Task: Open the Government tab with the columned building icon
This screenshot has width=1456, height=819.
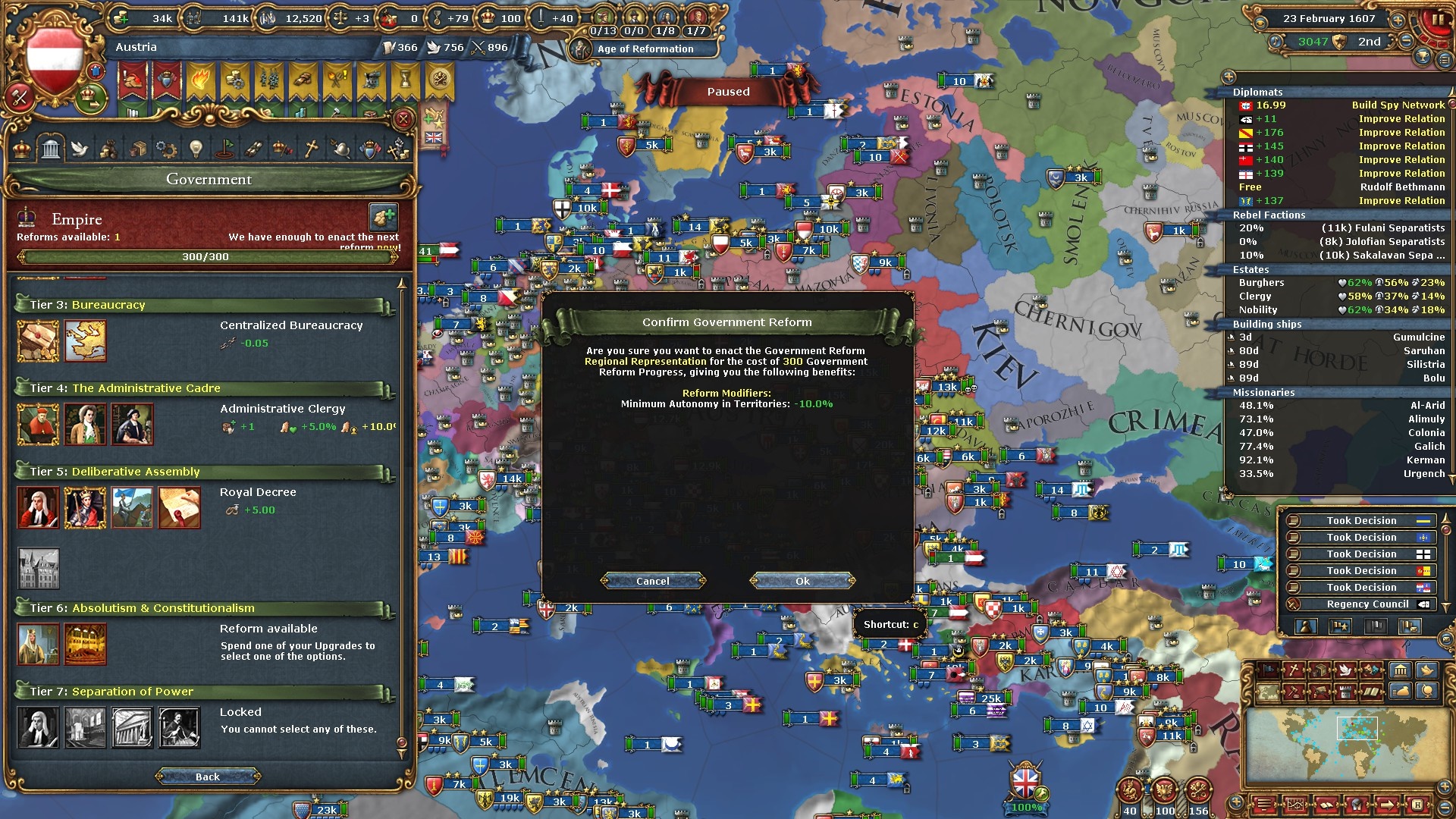Action: pos(51,149)
